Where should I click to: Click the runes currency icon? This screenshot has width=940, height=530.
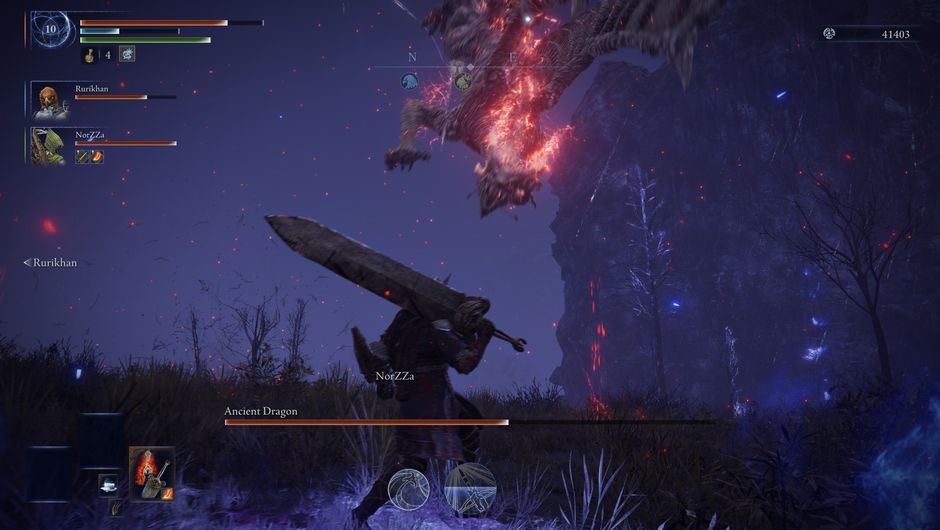tap(829, 34)
